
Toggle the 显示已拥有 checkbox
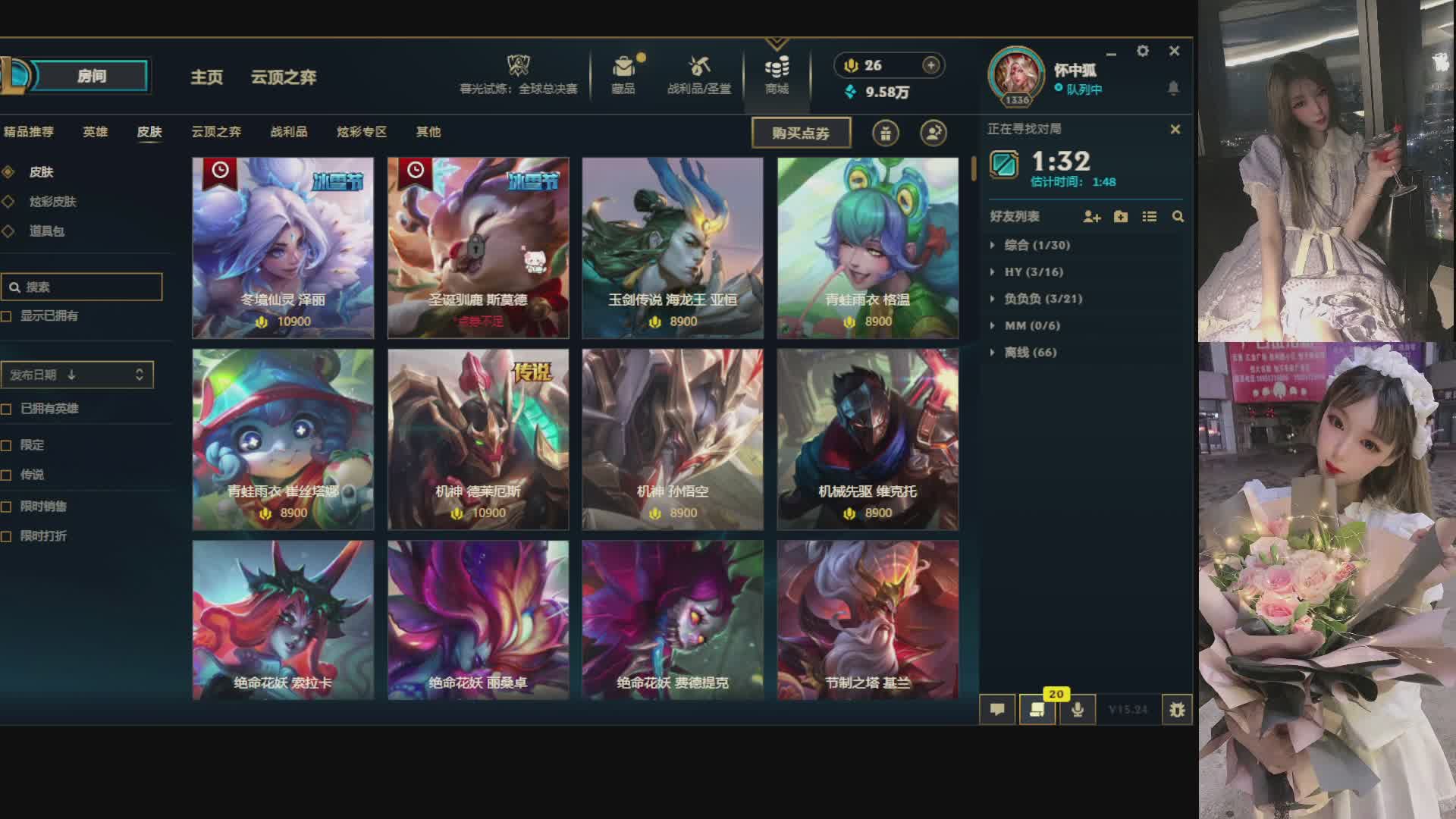pyautogui.click(x=7, y=316)
